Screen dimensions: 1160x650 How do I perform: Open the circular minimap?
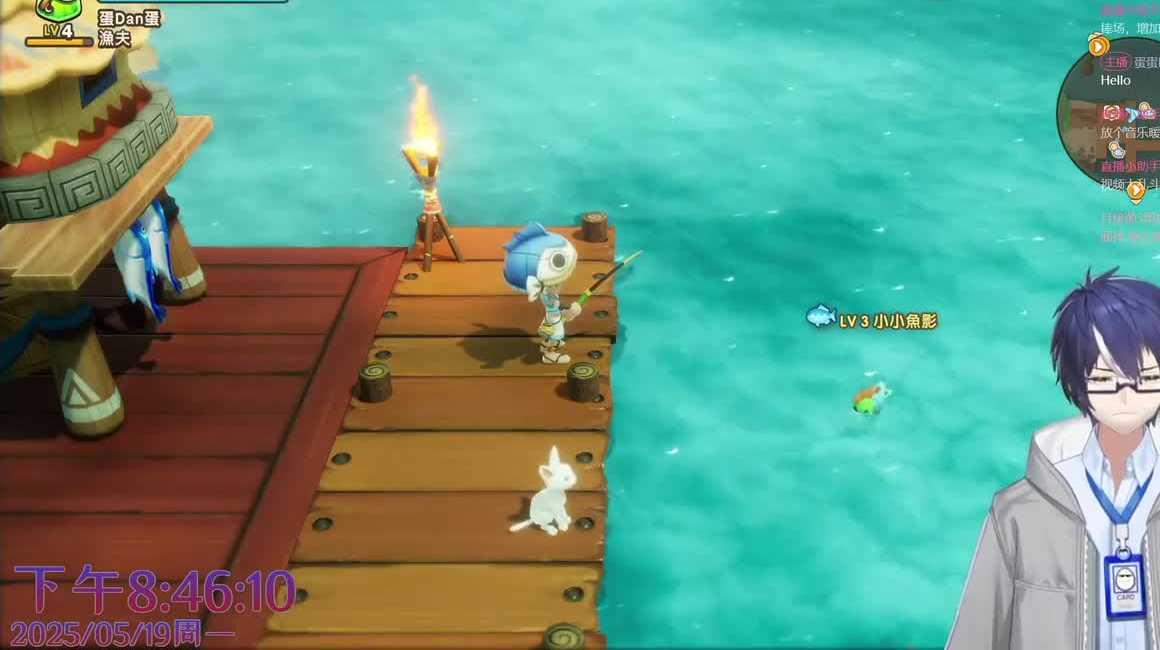click(1112, 115)
